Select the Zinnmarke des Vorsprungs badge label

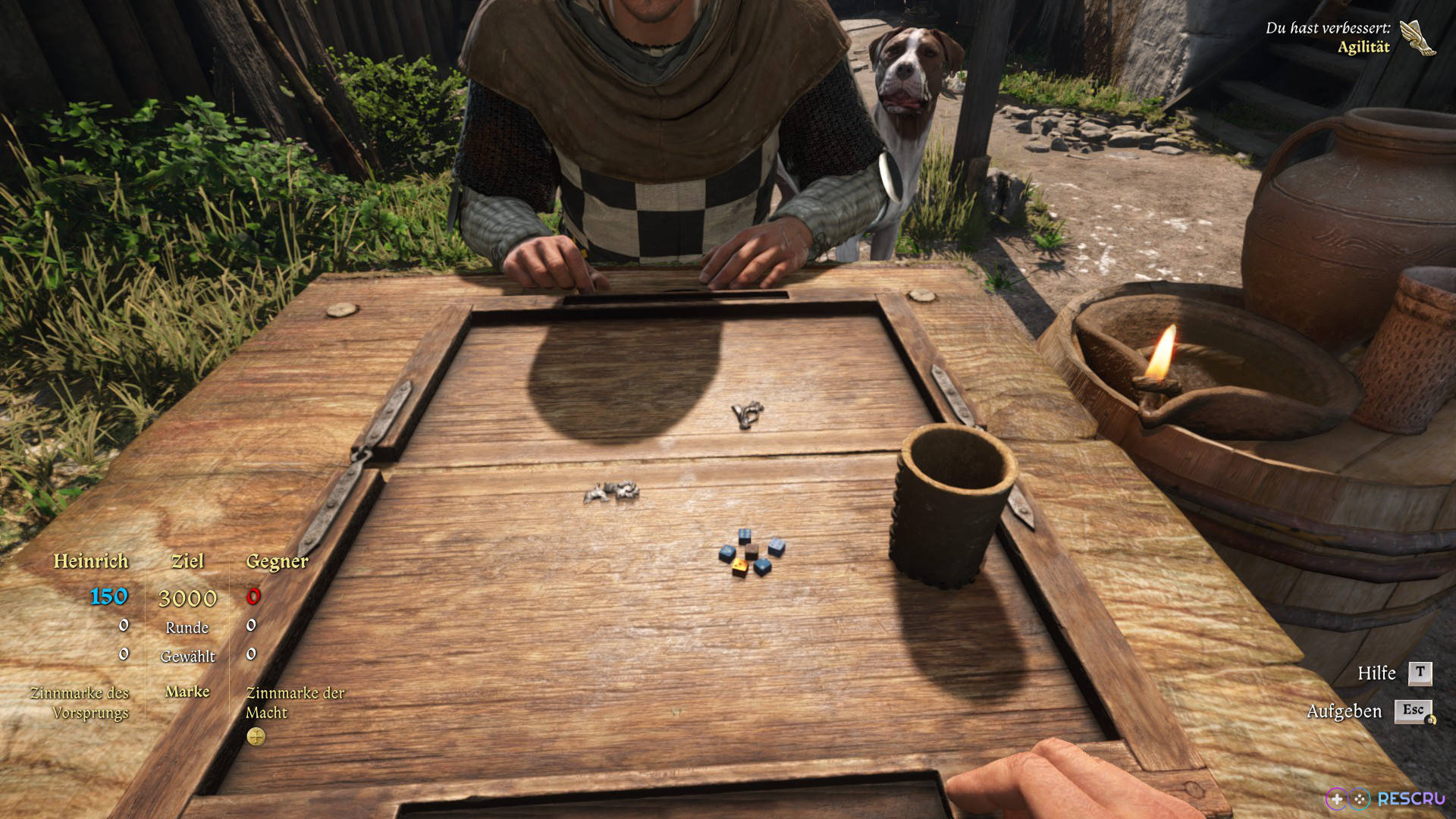(80, 702)
